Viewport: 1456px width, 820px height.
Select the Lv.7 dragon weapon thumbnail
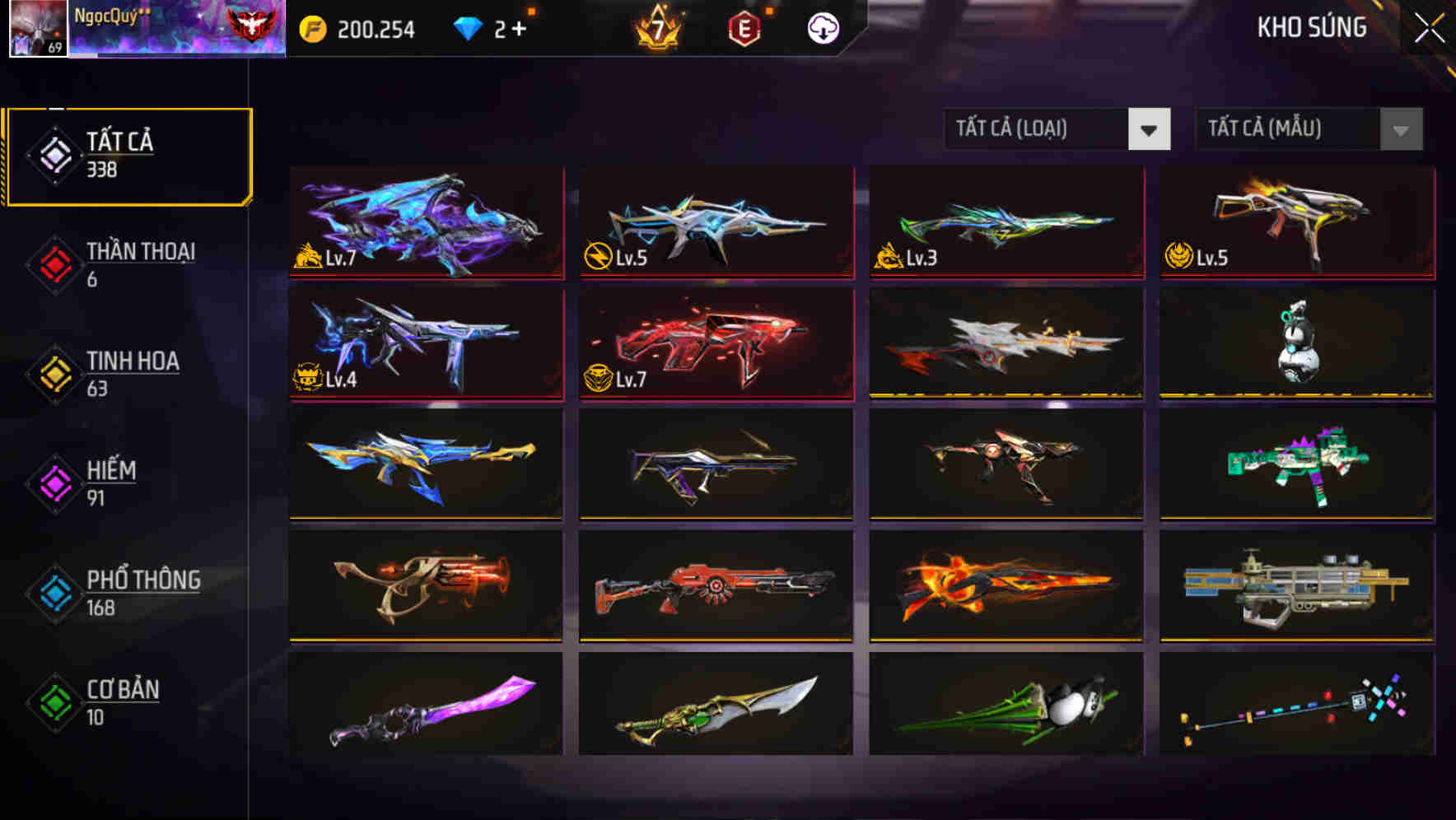(x=425, y=223)
